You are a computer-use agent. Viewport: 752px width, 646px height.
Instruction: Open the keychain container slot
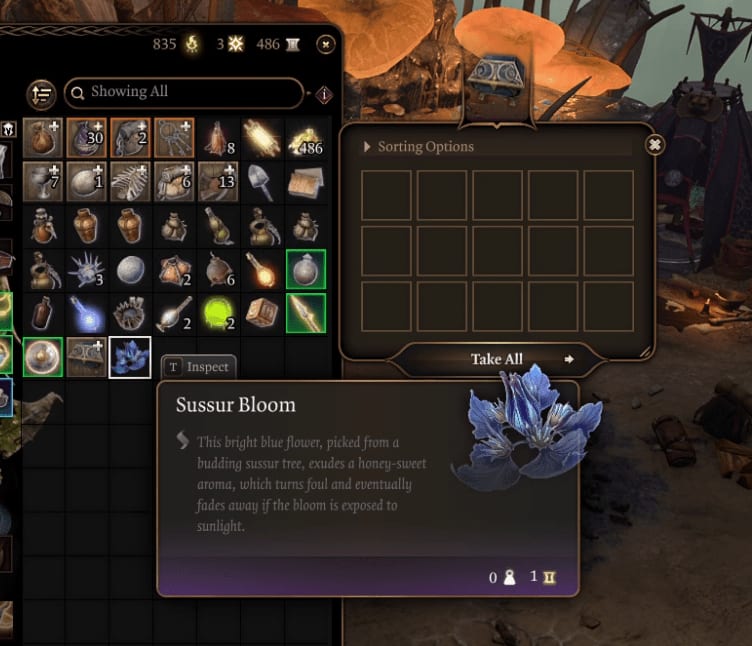(174, 138)
